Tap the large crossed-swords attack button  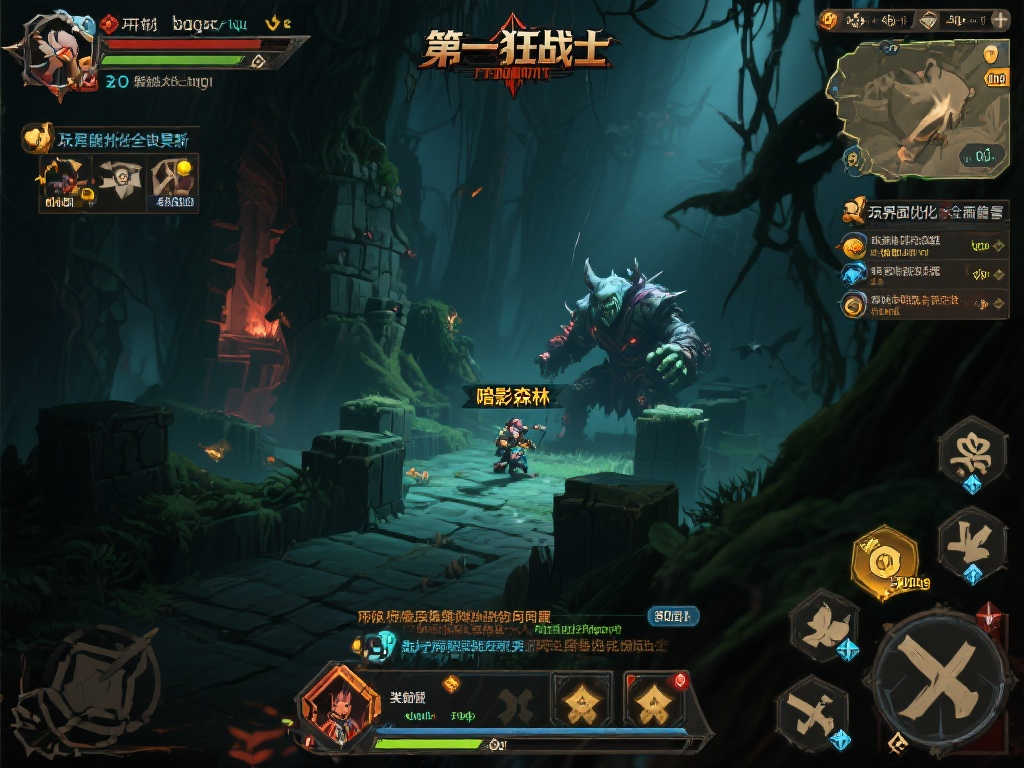[937, 680]
